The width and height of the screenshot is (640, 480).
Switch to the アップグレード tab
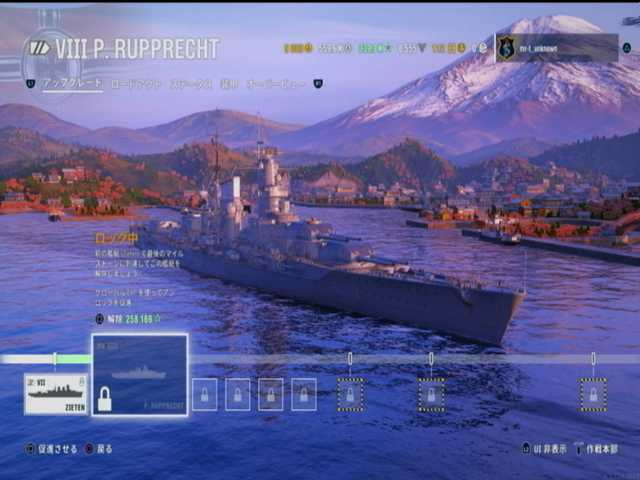[72, 85]
